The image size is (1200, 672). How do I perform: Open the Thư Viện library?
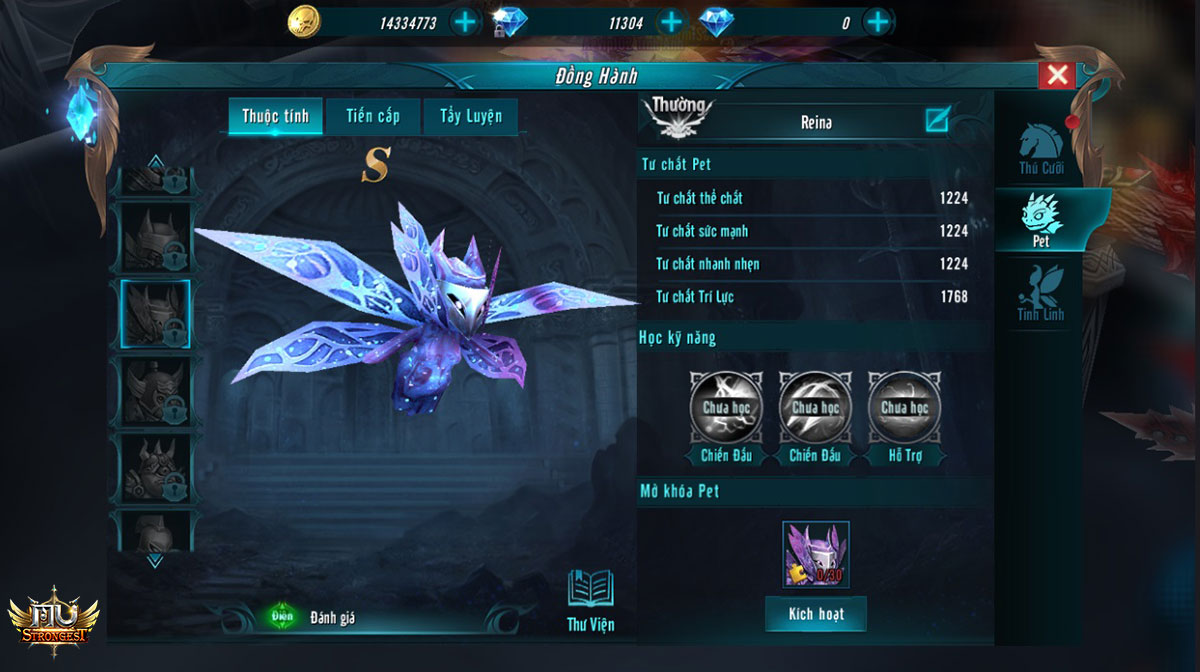[590, 600]
